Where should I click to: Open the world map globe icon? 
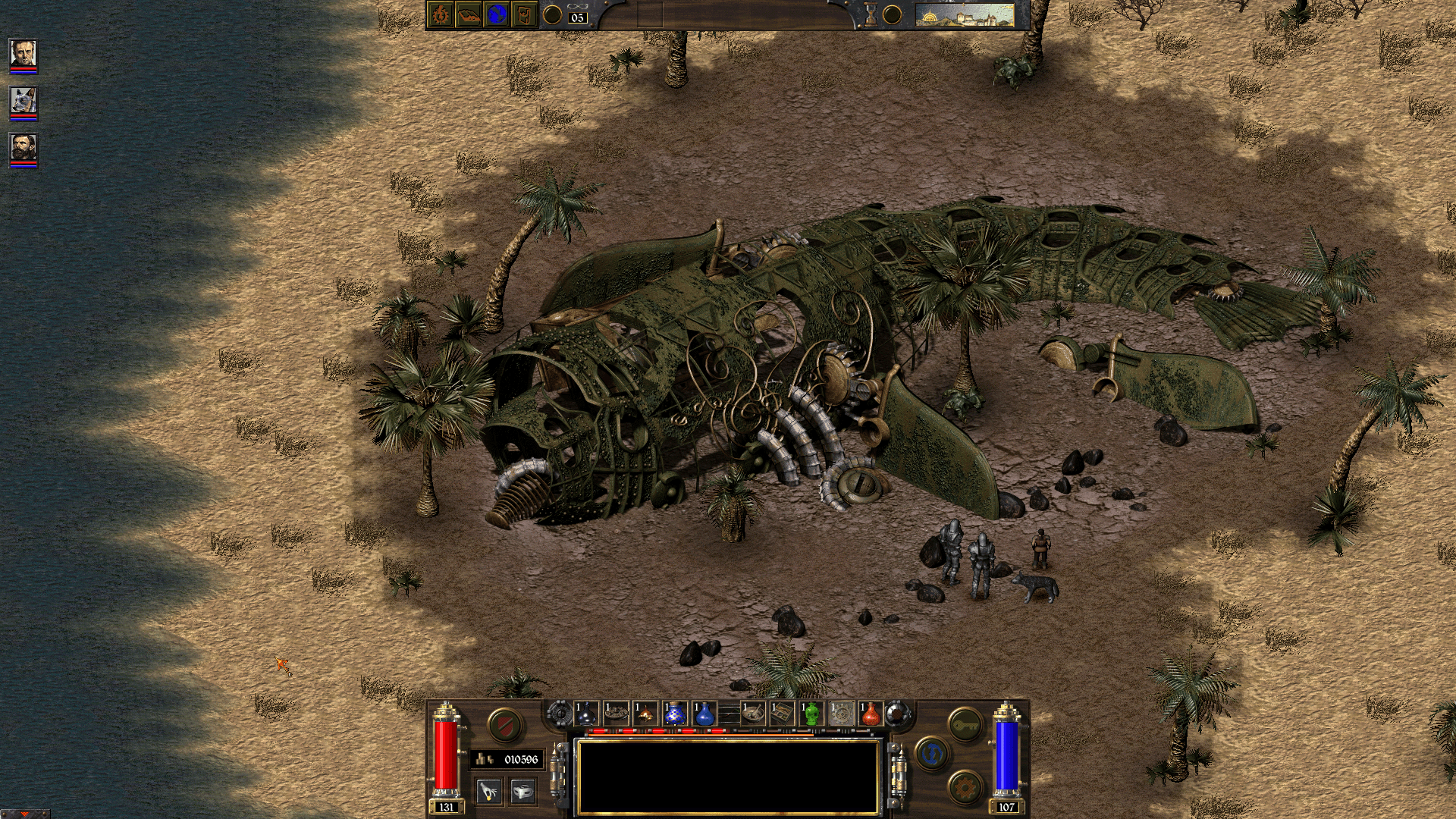pyautogui.click(x=497, y=14)
